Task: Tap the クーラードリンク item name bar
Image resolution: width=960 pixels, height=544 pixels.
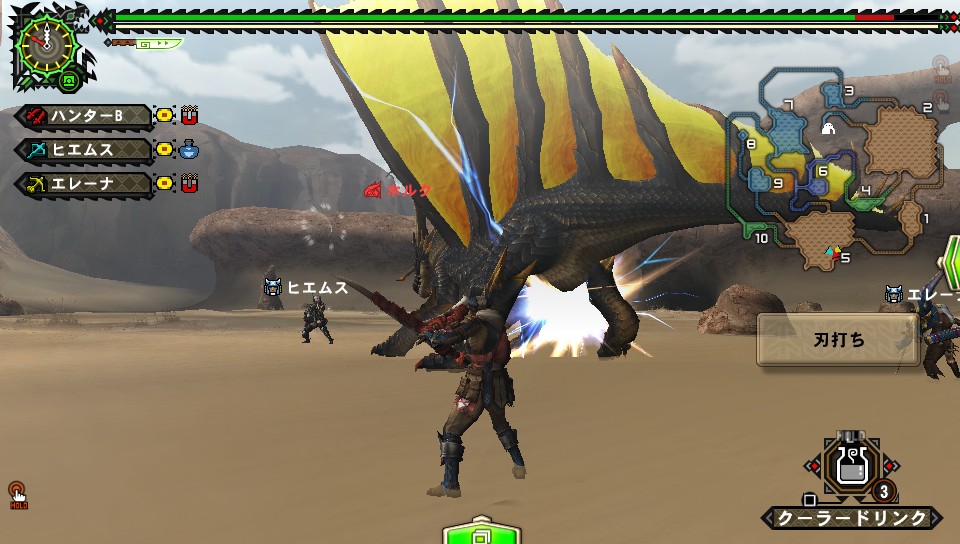Action: (852, 518)
